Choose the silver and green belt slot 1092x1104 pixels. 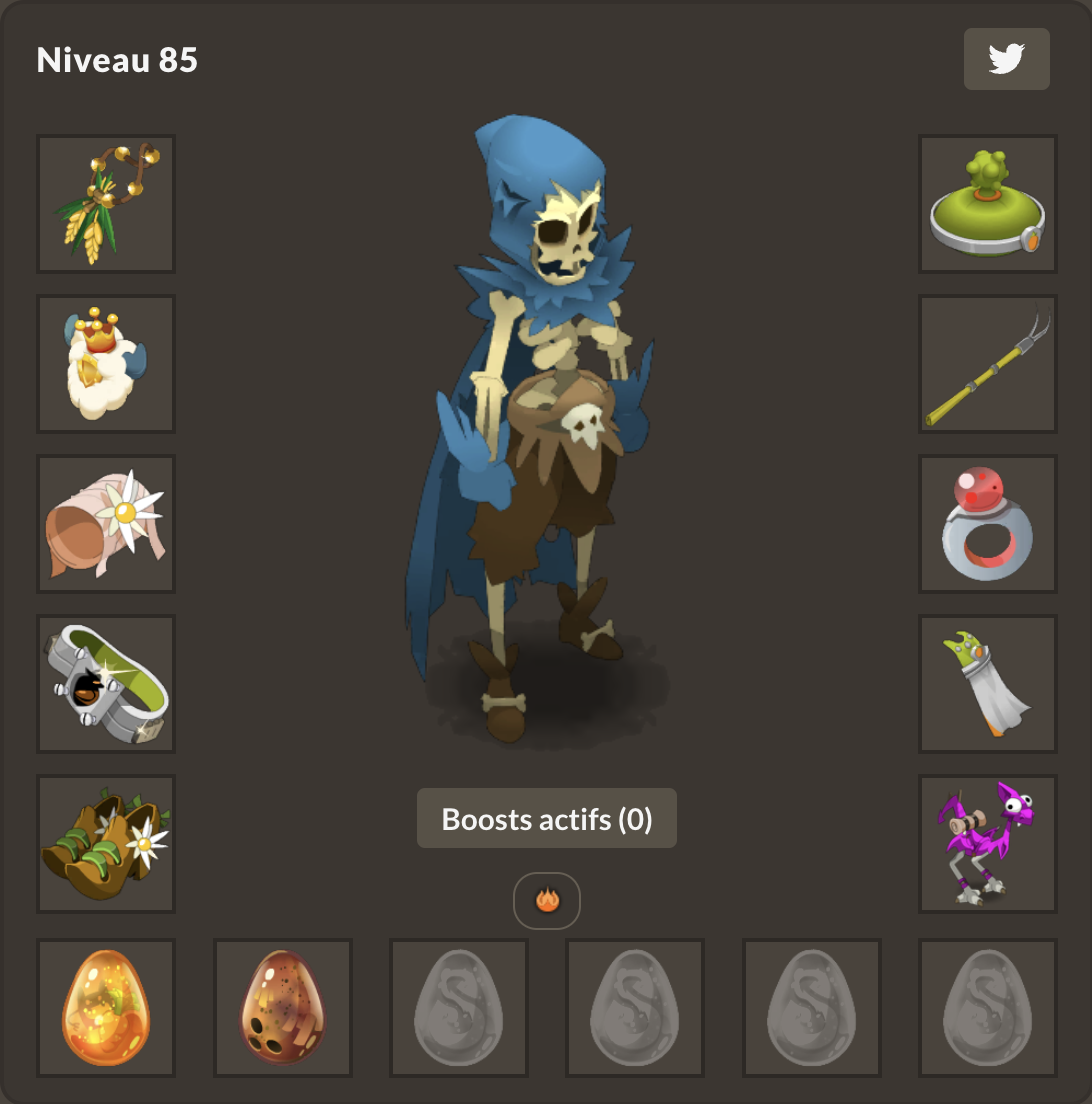click(106, 684)
